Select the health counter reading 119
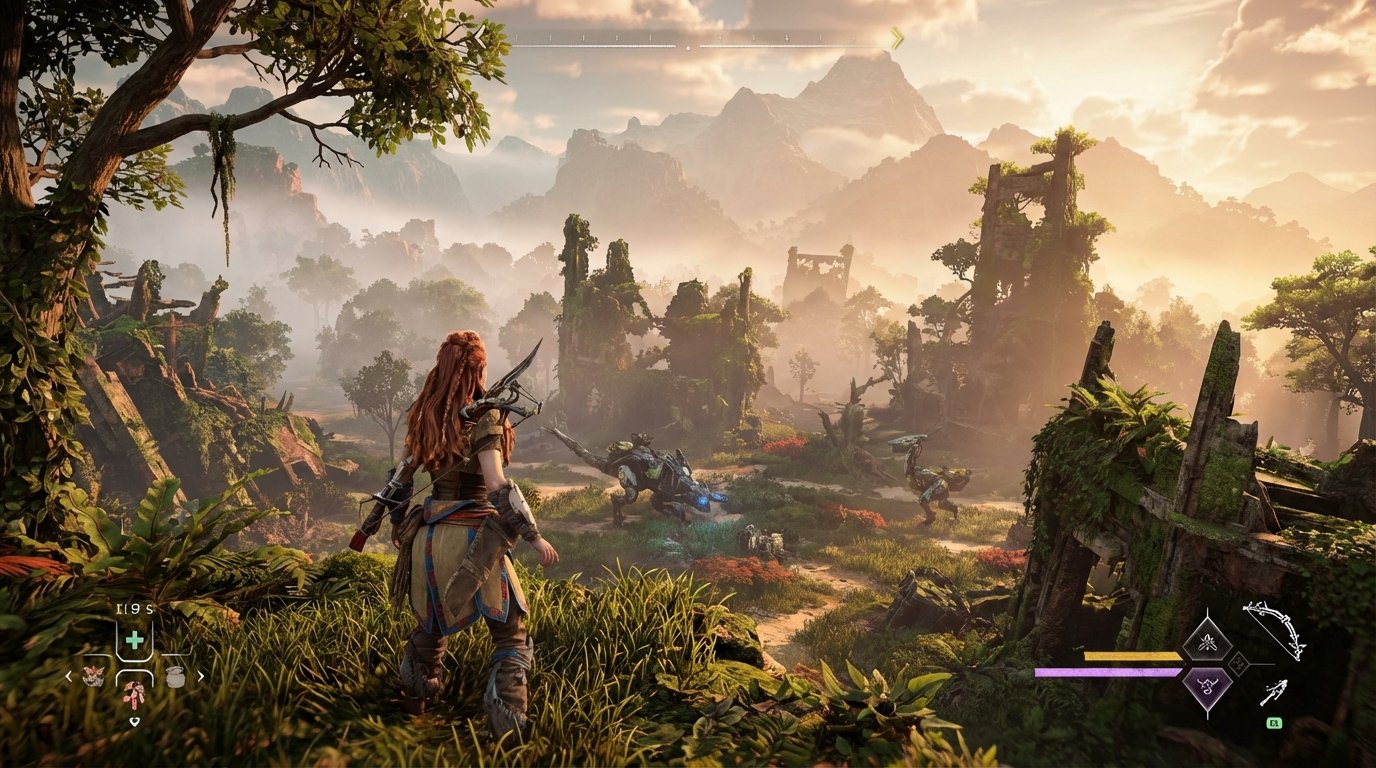This screenshot has width=1376, height=768. pos(134,606)
